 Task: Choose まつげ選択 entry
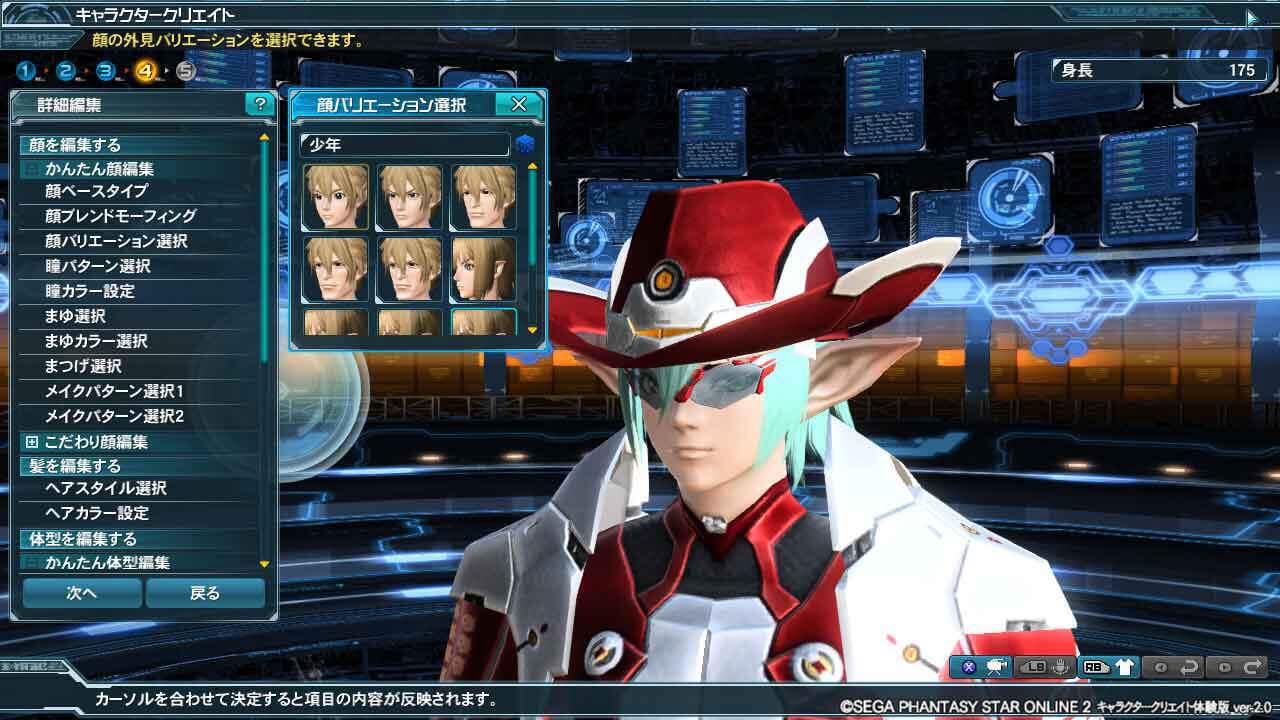83,366
